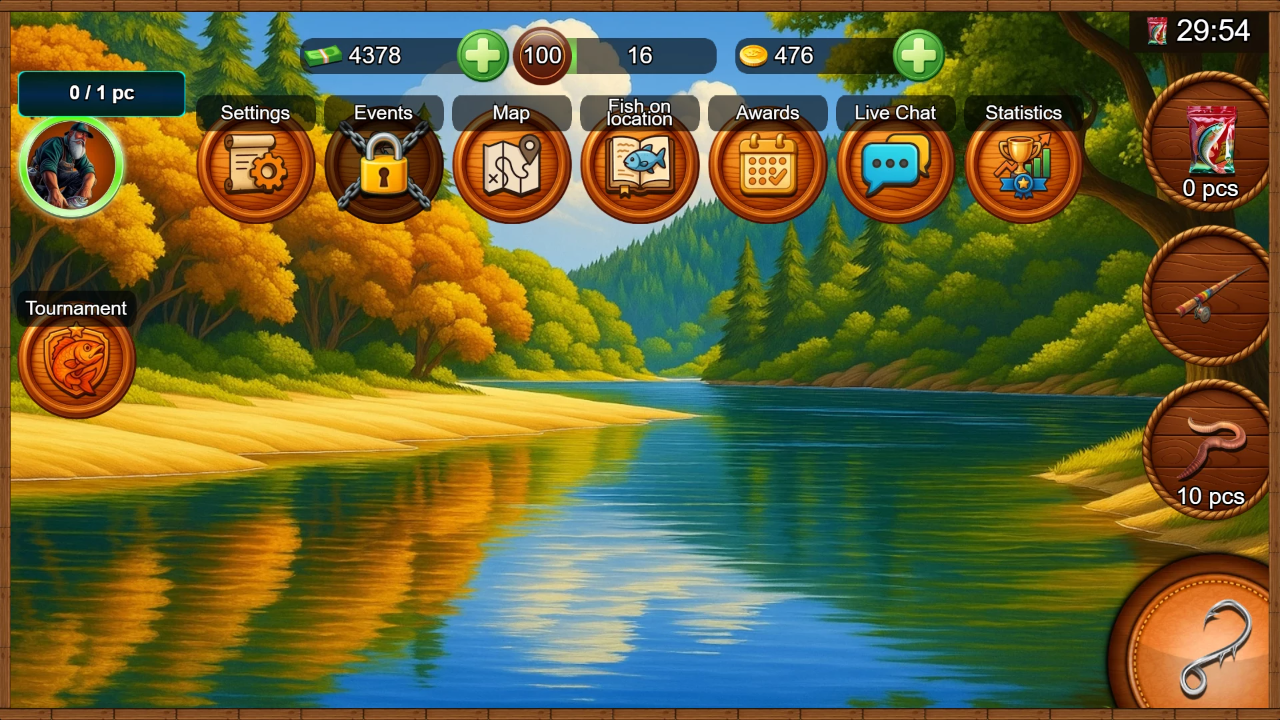Open Live Chat
Viewport: 1280px width, 720px height.
tap(895, 166)
